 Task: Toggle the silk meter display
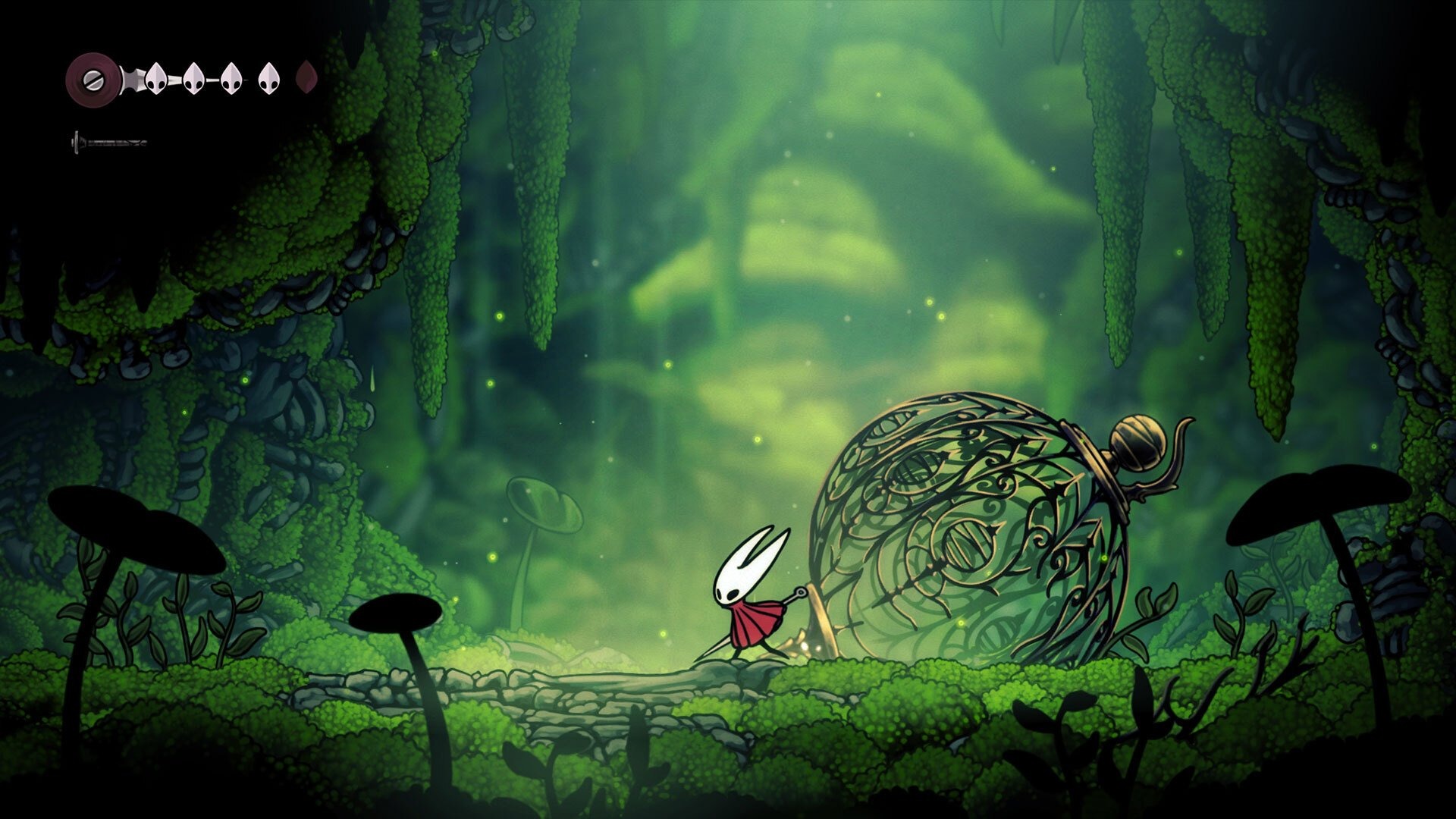coord(114,140)
